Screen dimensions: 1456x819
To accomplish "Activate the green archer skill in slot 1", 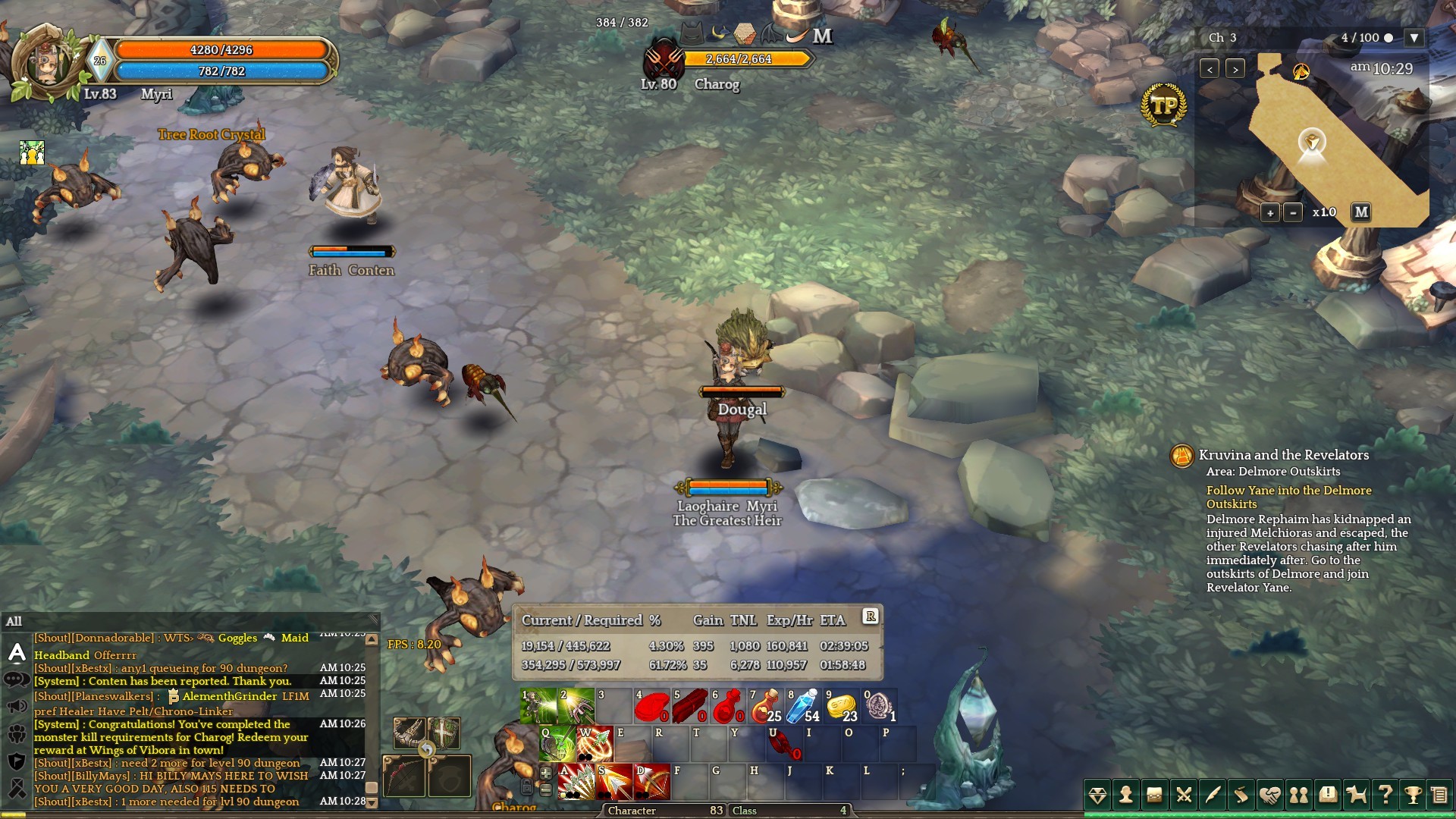I will click(x=538, y=706).
